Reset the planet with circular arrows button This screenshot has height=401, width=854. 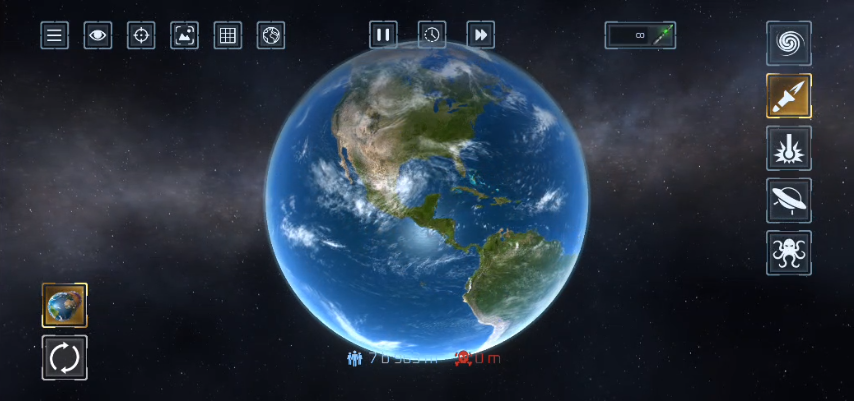pyautogui.click(x=65, y=357)
